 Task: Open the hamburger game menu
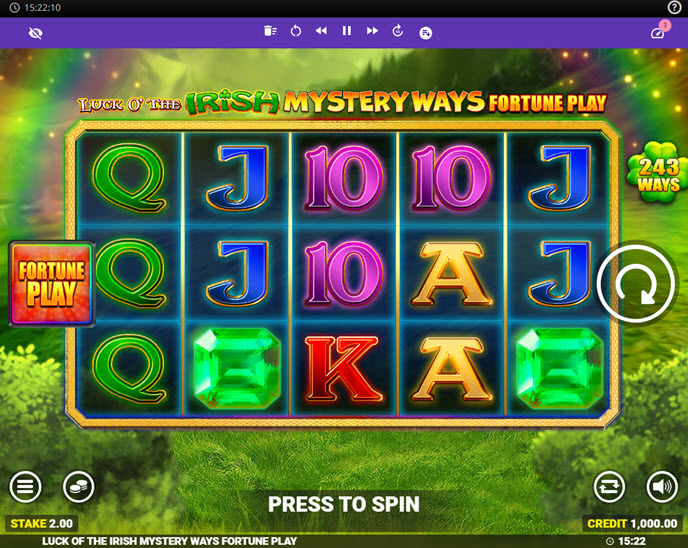point(26,487)
